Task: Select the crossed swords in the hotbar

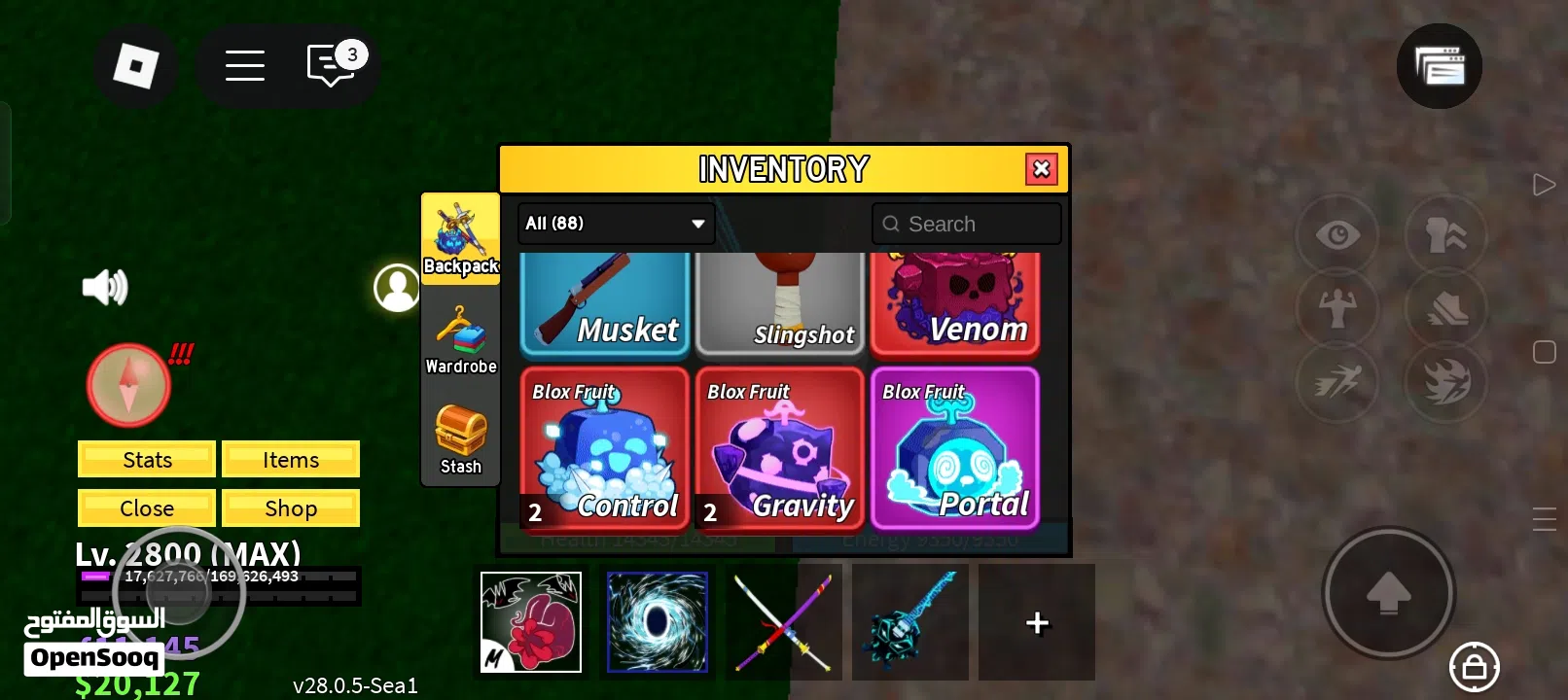Action: tap(784, 622)
